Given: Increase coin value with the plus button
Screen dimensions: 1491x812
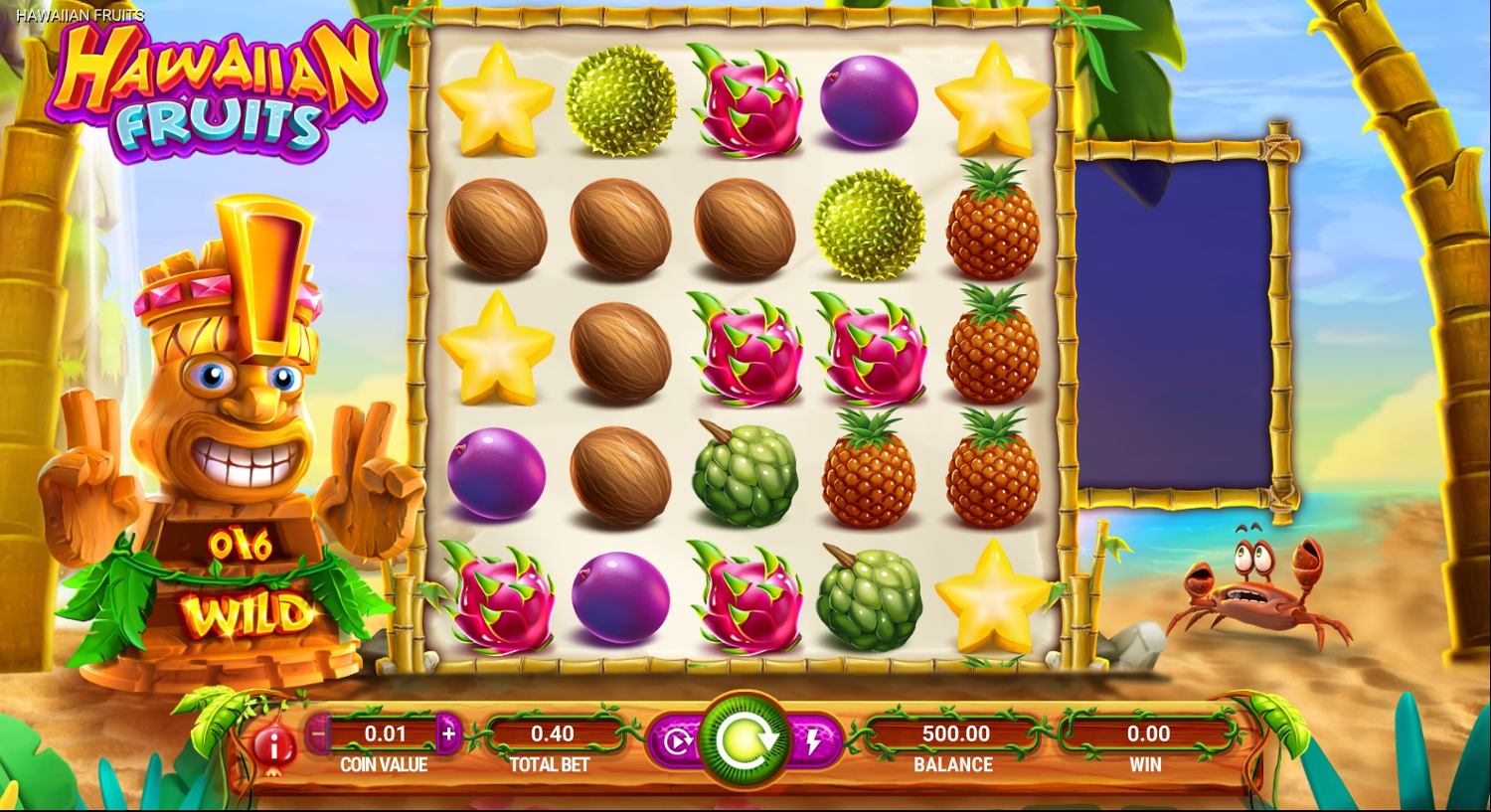Looking at the screenshot, I should (x=448, y=734).
